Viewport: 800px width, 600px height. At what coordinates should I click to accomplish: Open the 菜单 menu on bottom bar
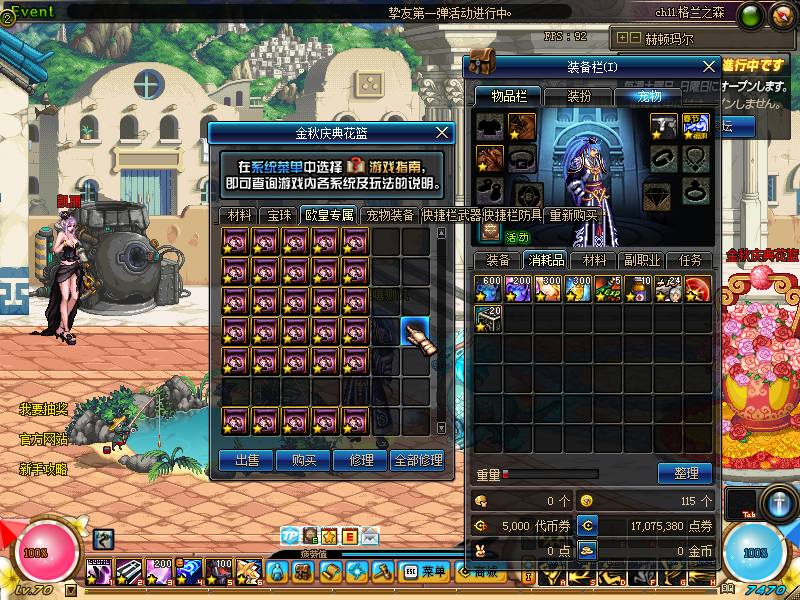pos(426,571)
